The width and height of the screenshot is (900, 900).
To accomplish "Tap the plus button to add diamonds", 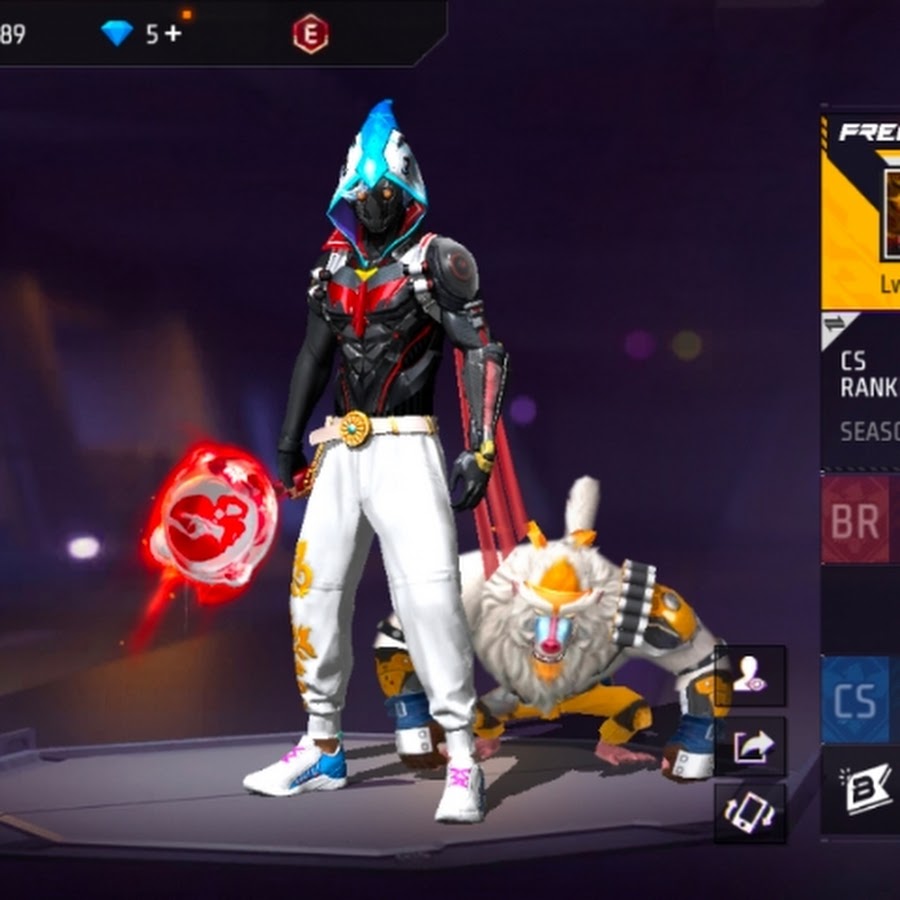I will point(173,33).
